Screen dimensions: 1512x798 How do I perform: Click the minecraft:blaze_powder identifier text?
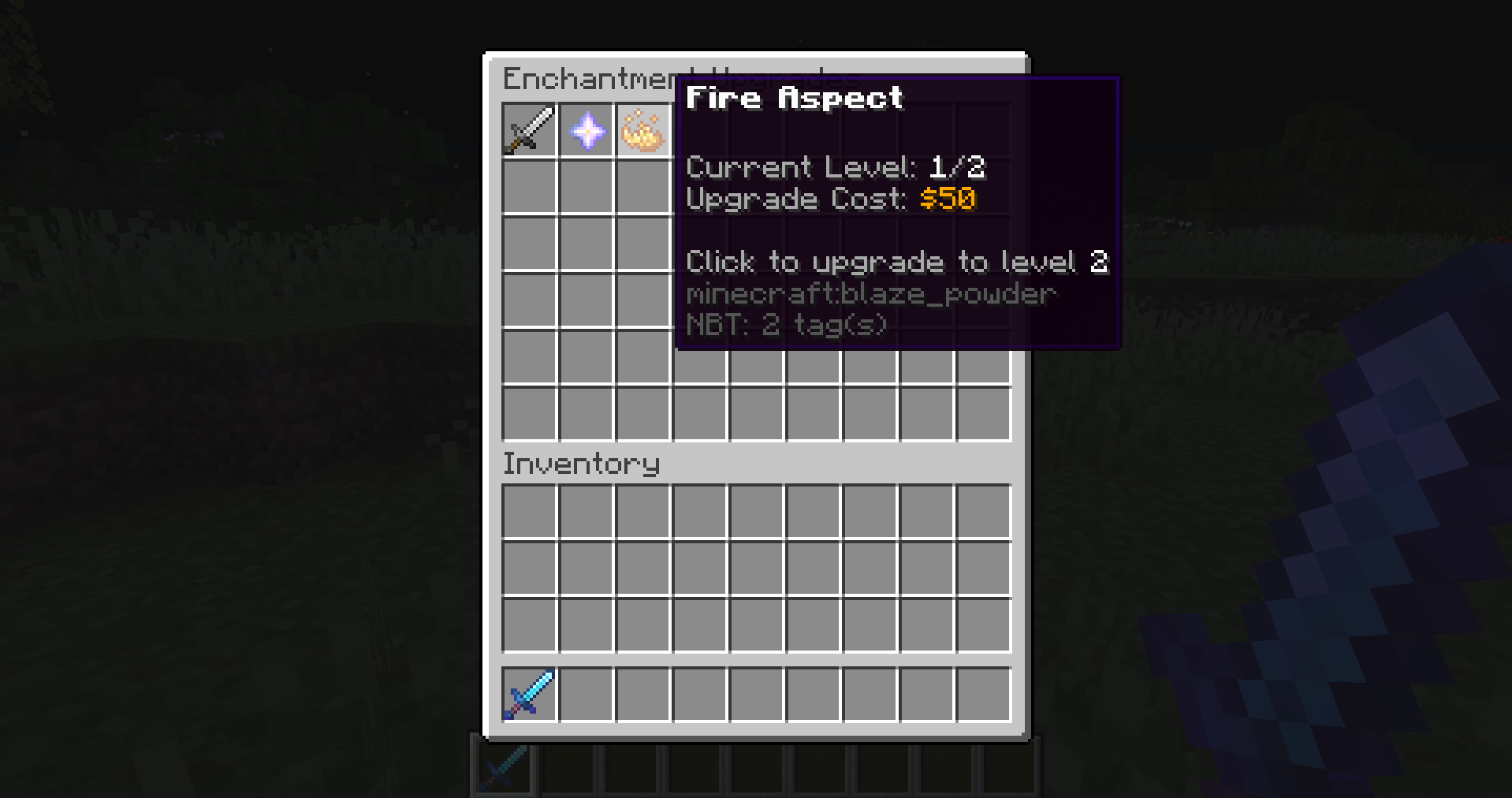(870, 293)
